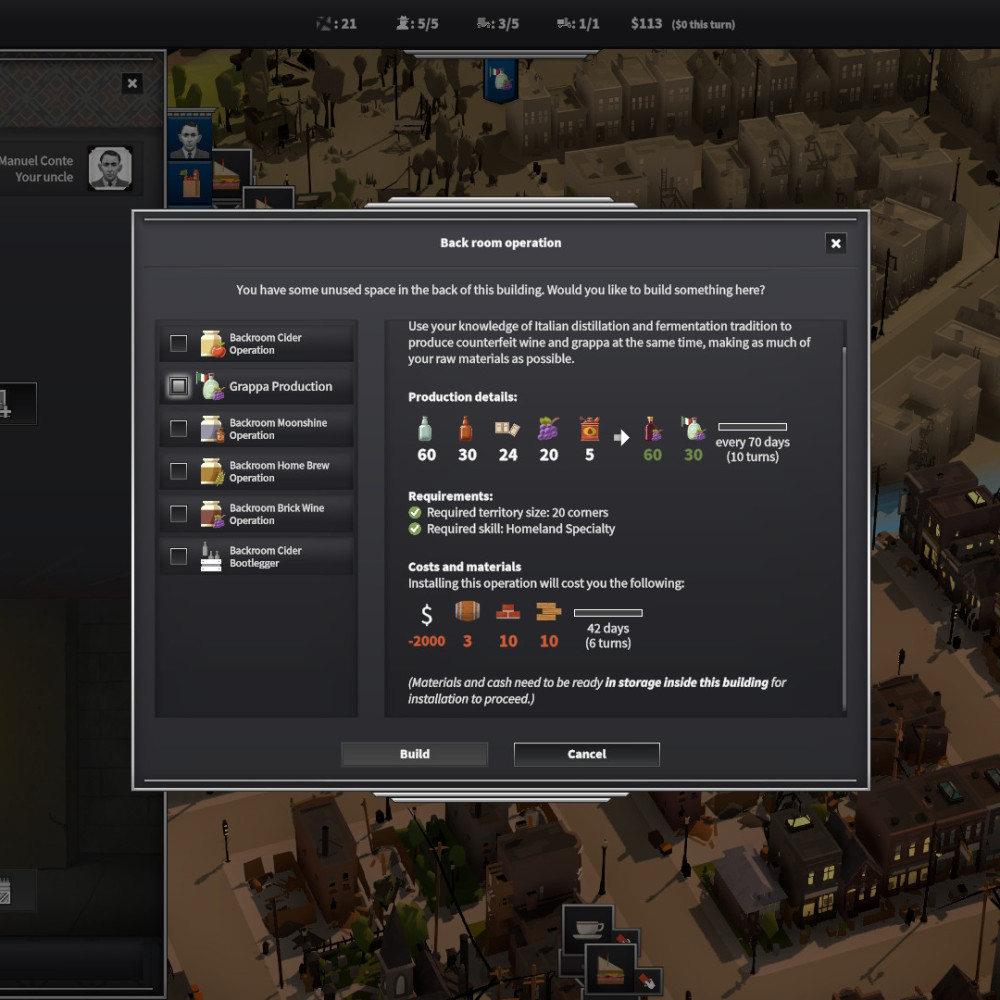Choose the Grappa Production option
Viewport: 1000px width, 1000px height.
click(178, 386)
